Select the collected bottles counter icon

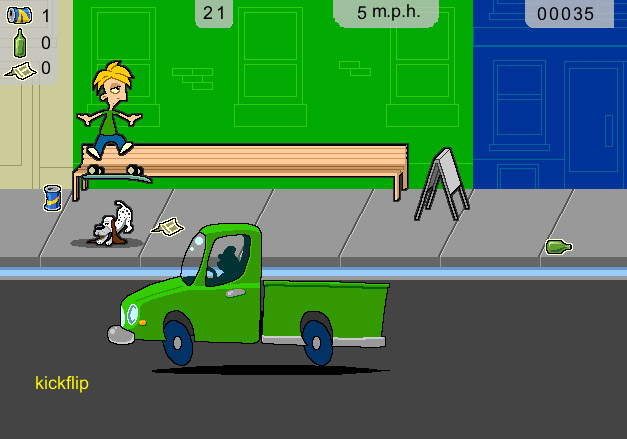[x=19, y=43]
